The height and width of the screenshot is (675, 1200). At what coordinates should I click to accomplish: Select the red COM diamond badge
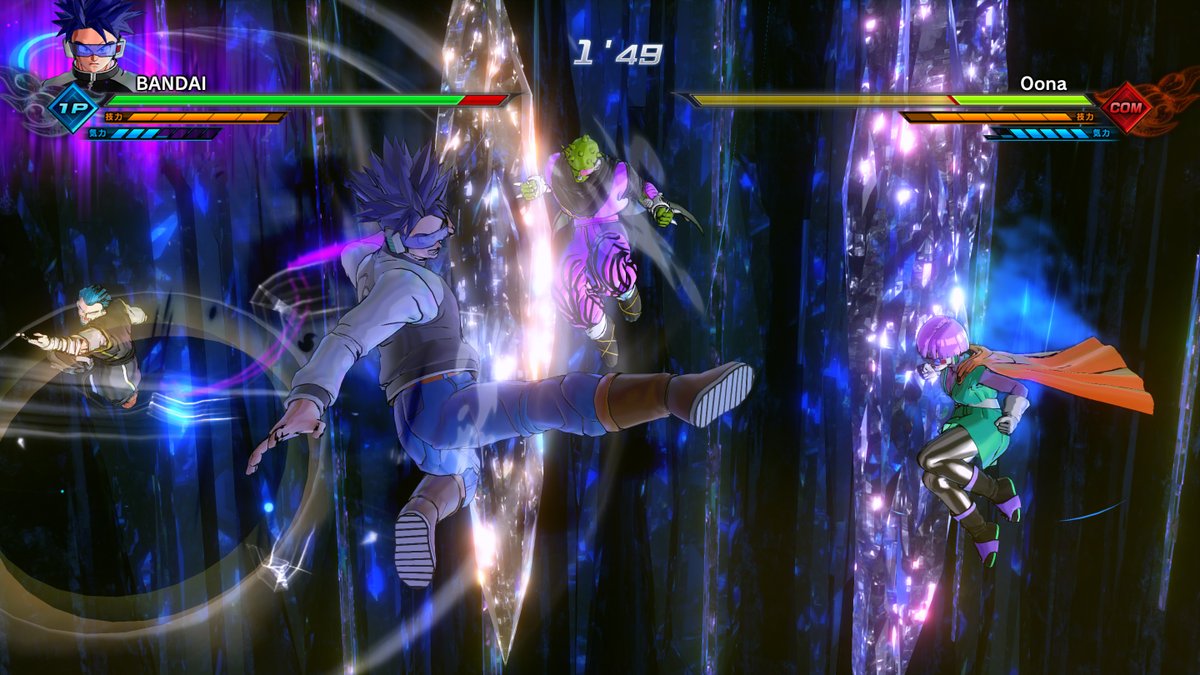(x=1126, y=106)
